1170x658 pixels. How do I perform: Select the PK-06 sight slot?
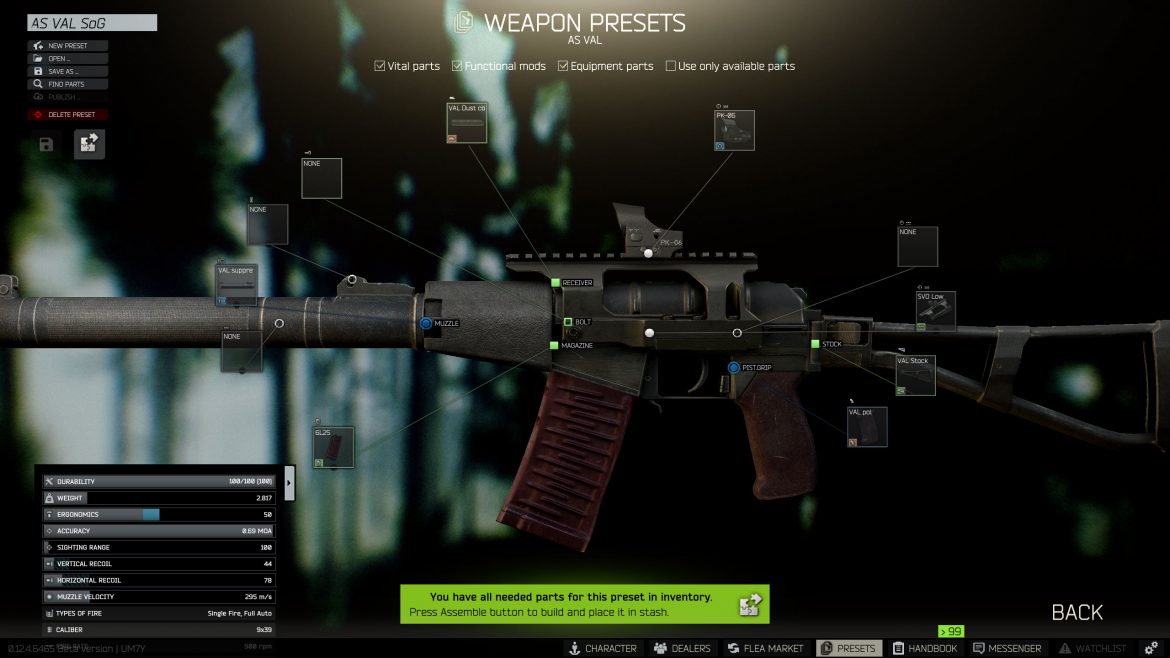click(734, 131)
